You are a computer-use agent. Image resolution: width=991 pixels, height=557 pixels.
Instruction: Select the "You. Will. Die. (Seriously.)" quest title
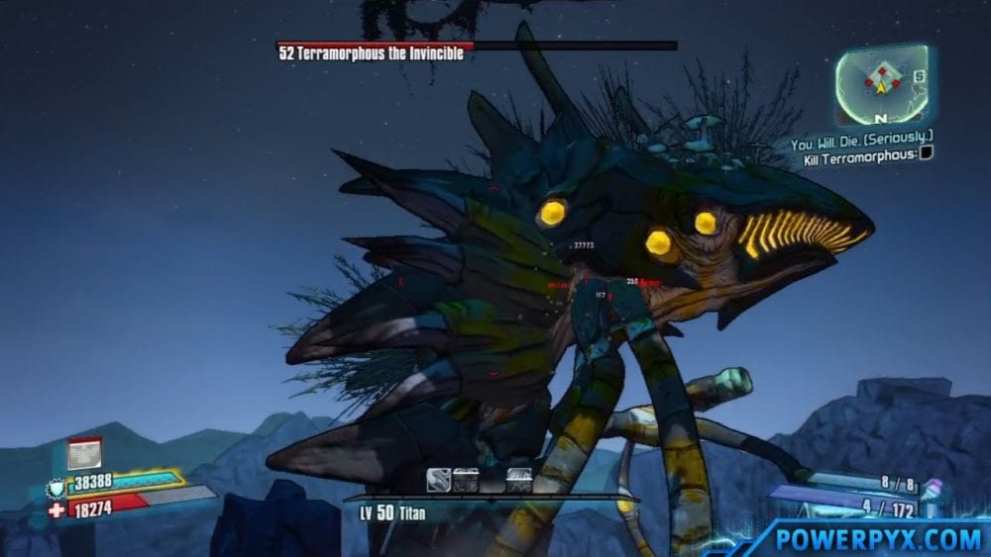pos(860,144)
